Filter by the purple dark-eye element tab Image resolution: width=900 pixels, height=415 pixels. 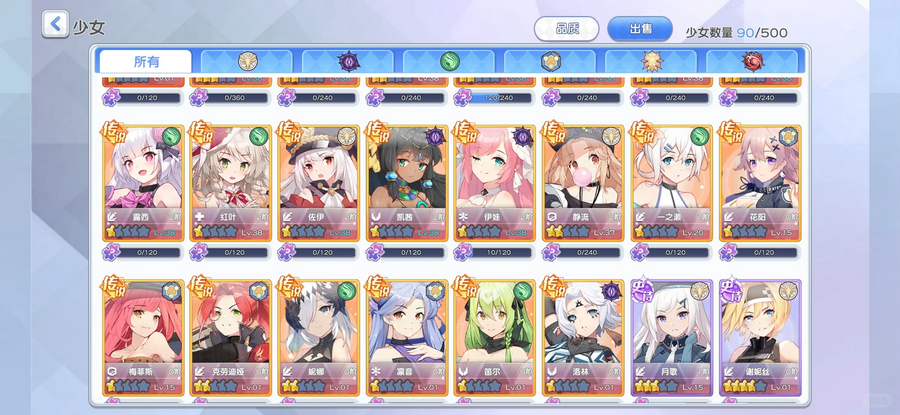coord(347,61)
